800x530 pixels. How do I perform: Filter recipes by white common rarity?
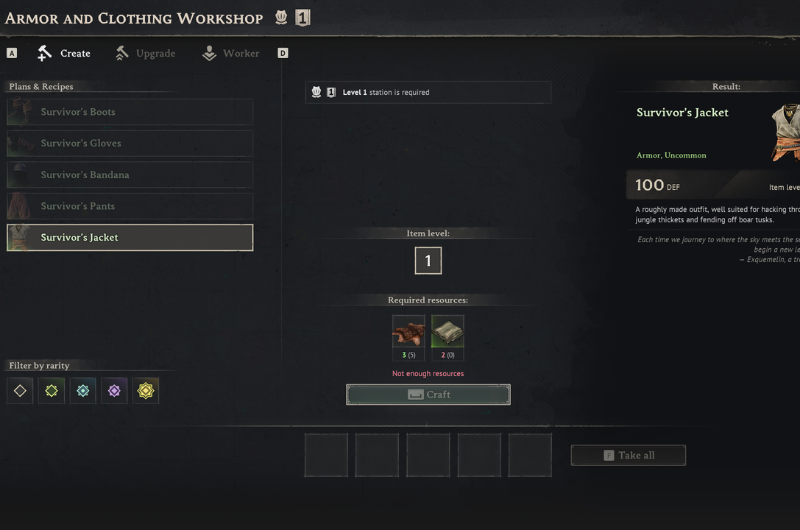(x=20, y=390)
